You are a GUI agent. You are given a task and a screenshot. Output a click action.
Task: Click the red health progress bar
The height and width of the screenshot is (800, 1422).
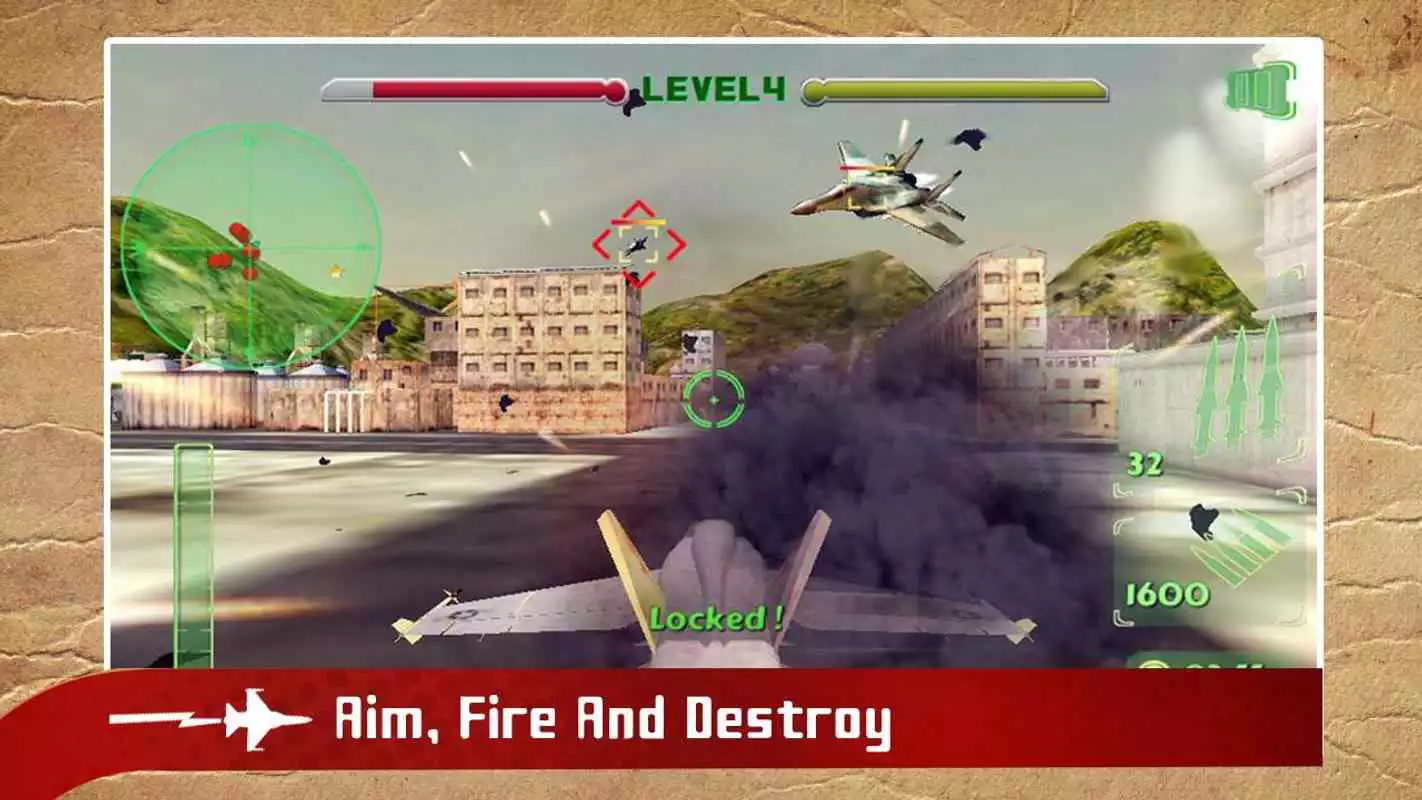coord(480,90)
